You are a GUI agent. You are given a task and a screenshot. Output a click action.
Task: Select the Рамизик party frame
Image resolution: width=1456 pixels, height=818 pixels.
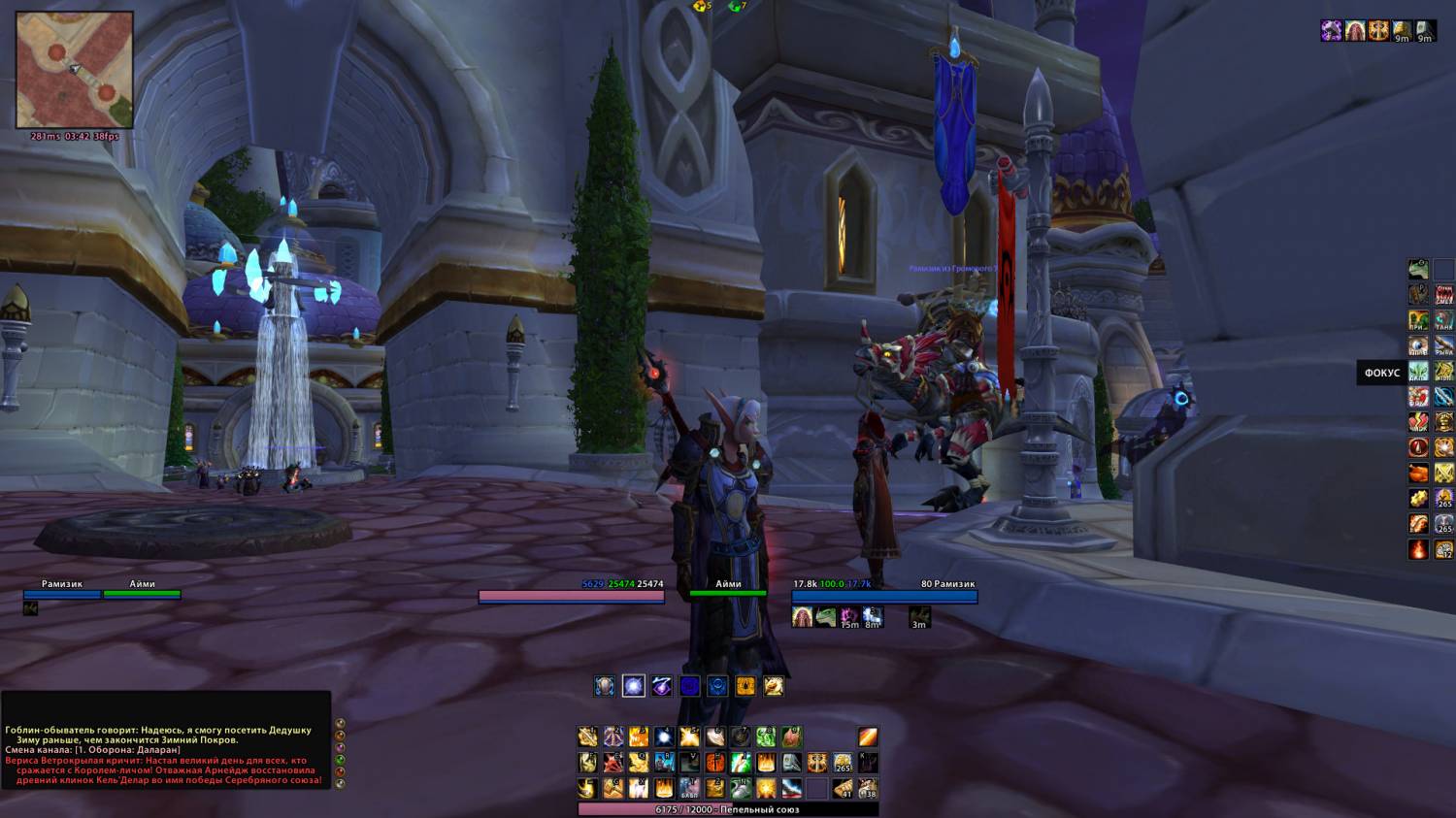[x=62, y=594]
